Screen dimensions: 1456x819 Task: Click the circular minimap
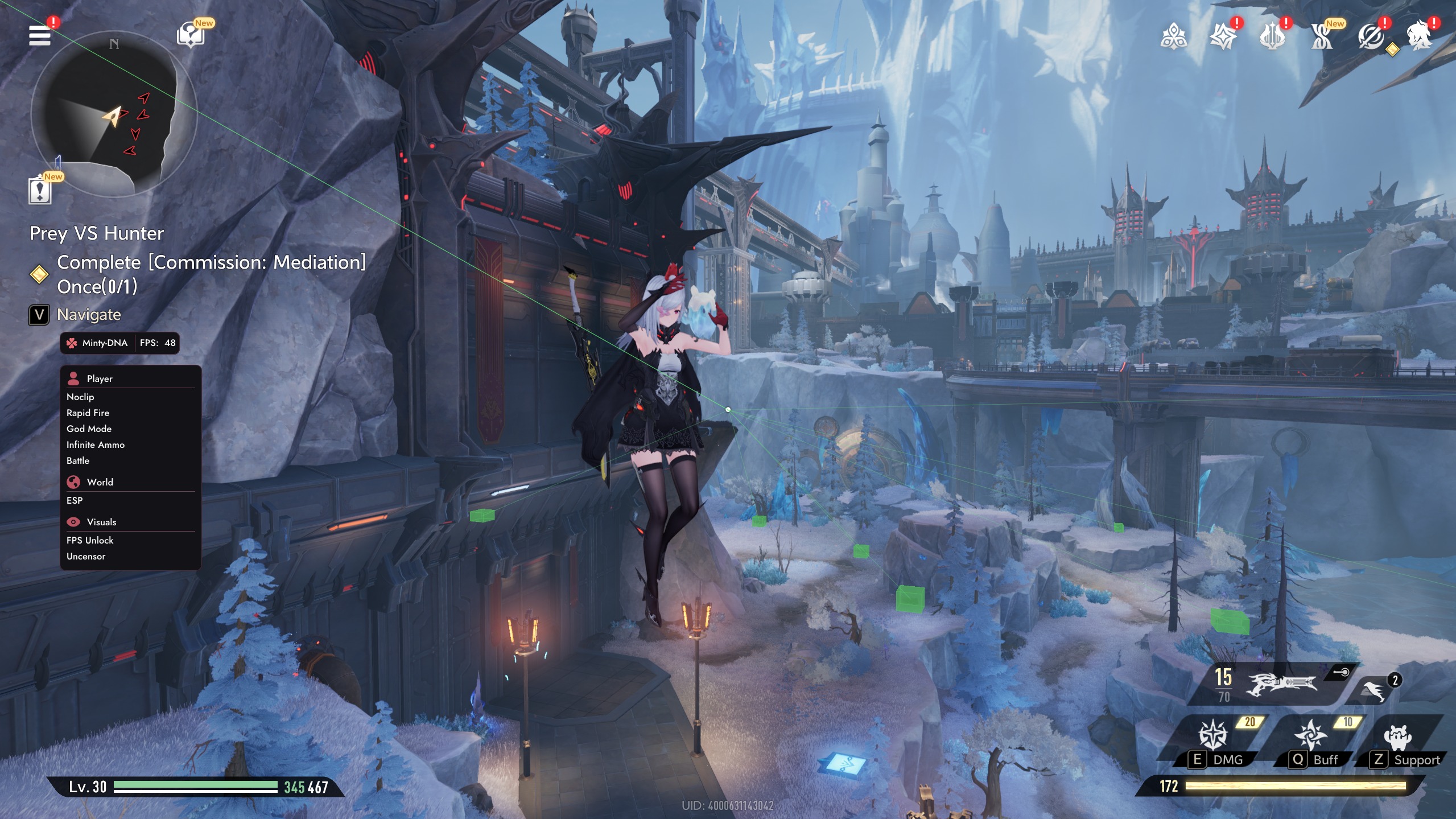113,114
